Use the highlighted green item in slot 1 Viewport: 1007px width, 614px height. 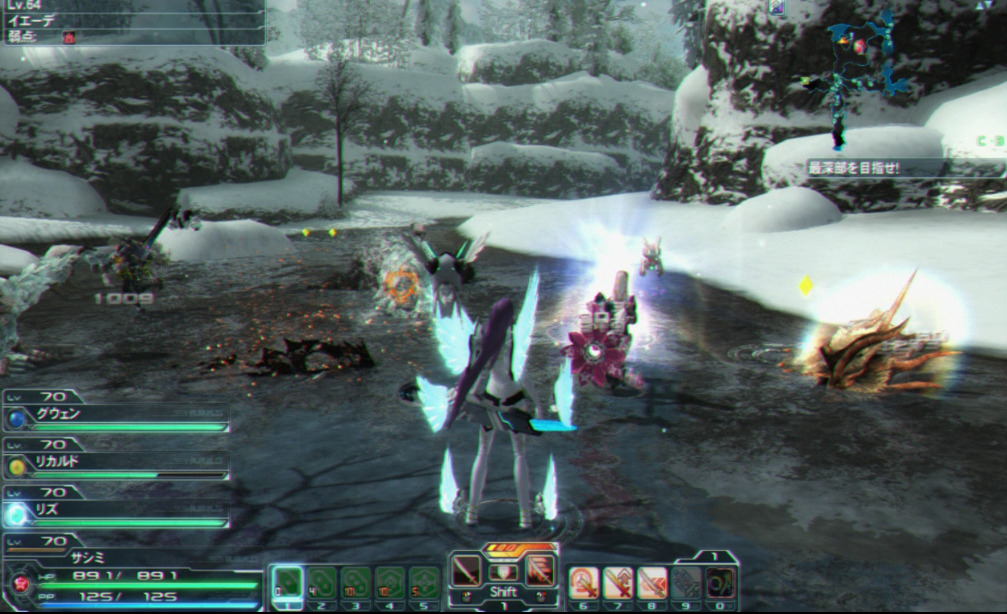(288, 582)
